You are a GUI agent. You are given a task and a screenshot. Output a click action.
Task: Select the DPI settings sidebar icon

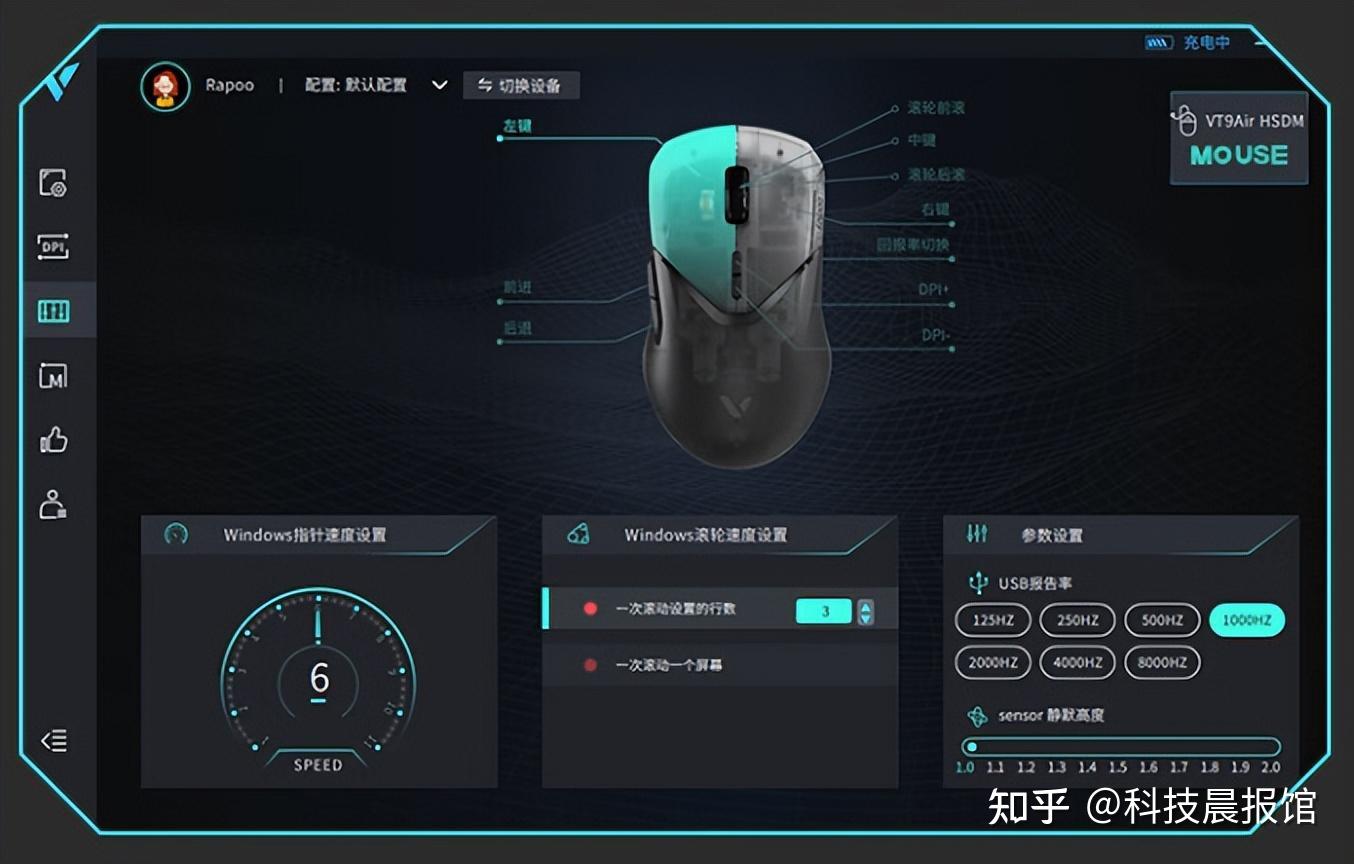coord(55,244)
